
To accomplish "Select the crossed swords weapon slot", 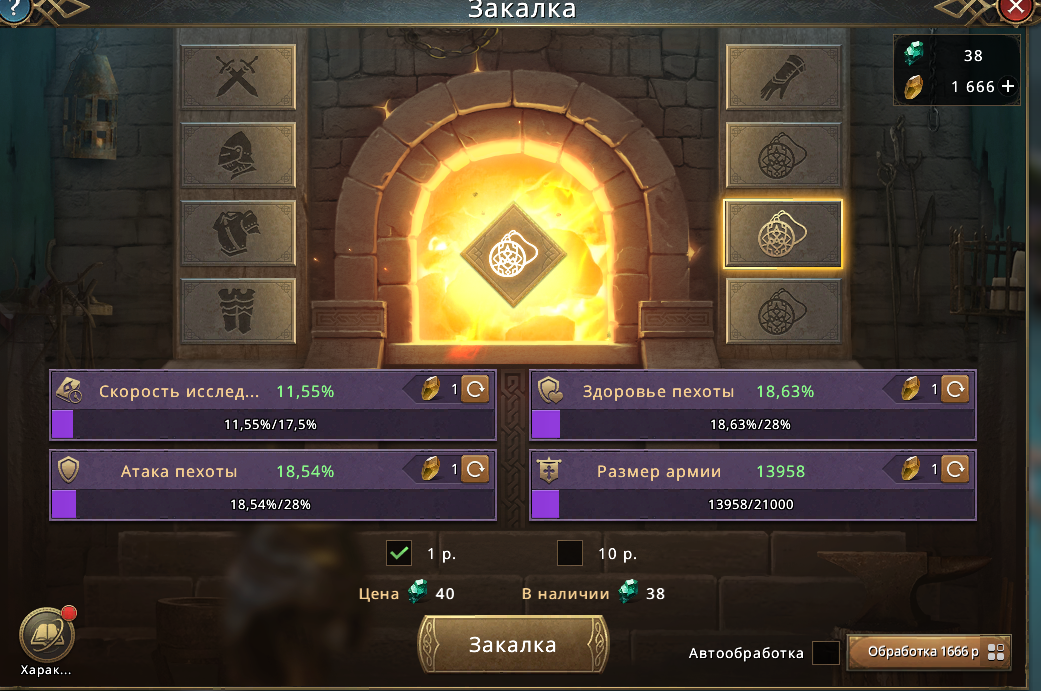I will (238, 76).
